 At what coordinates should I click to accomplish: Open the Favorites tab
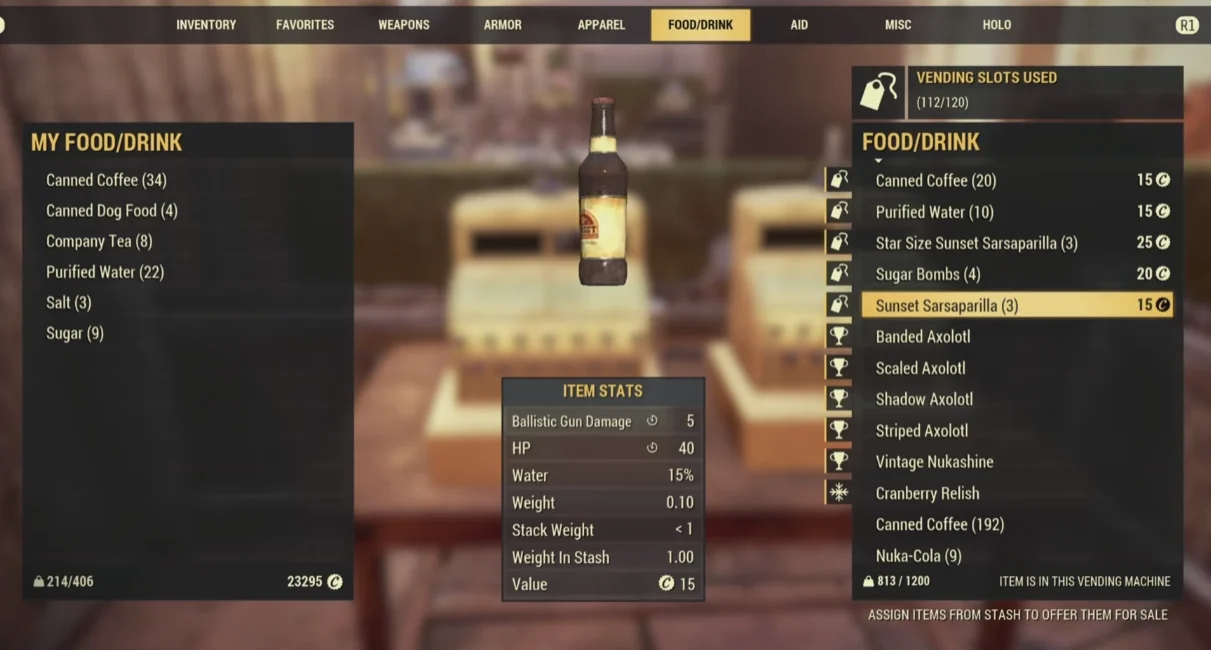[305, 25]
